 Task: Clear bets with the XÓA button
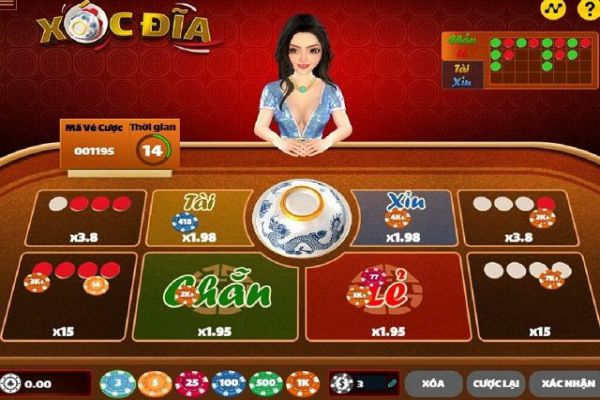pos(433,384)
